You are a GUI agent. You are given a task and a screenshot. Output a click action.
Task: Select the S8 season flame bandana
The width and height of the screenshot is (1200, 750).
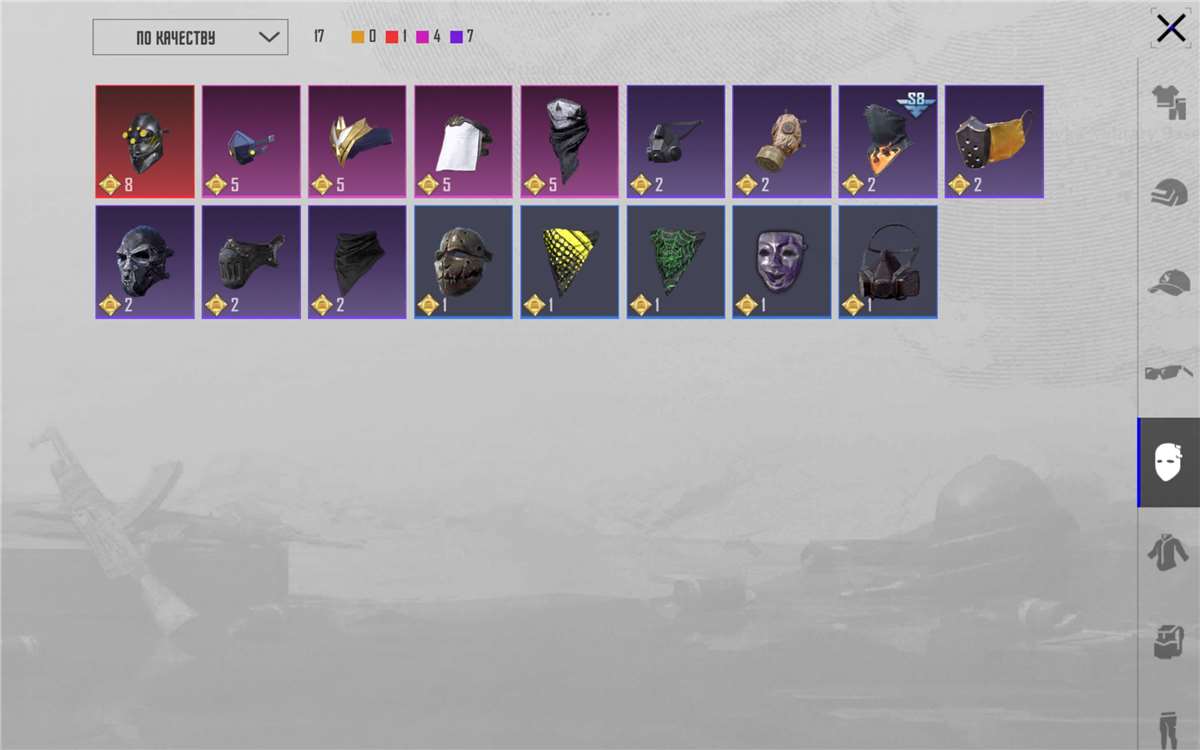[887, 141]
